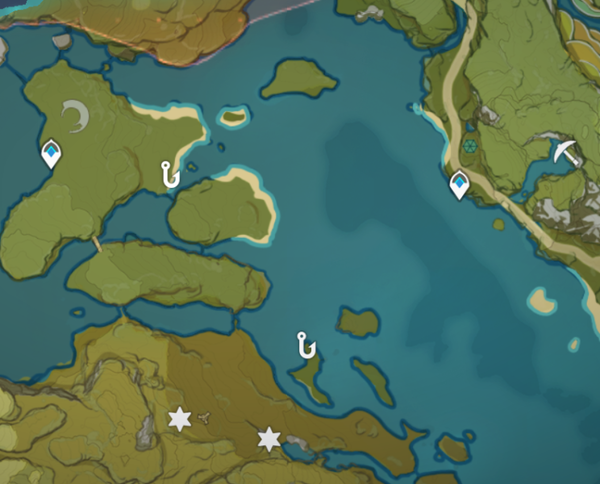Pick the star marker next to the small pond
600x484 pixels.
[269, 439]
